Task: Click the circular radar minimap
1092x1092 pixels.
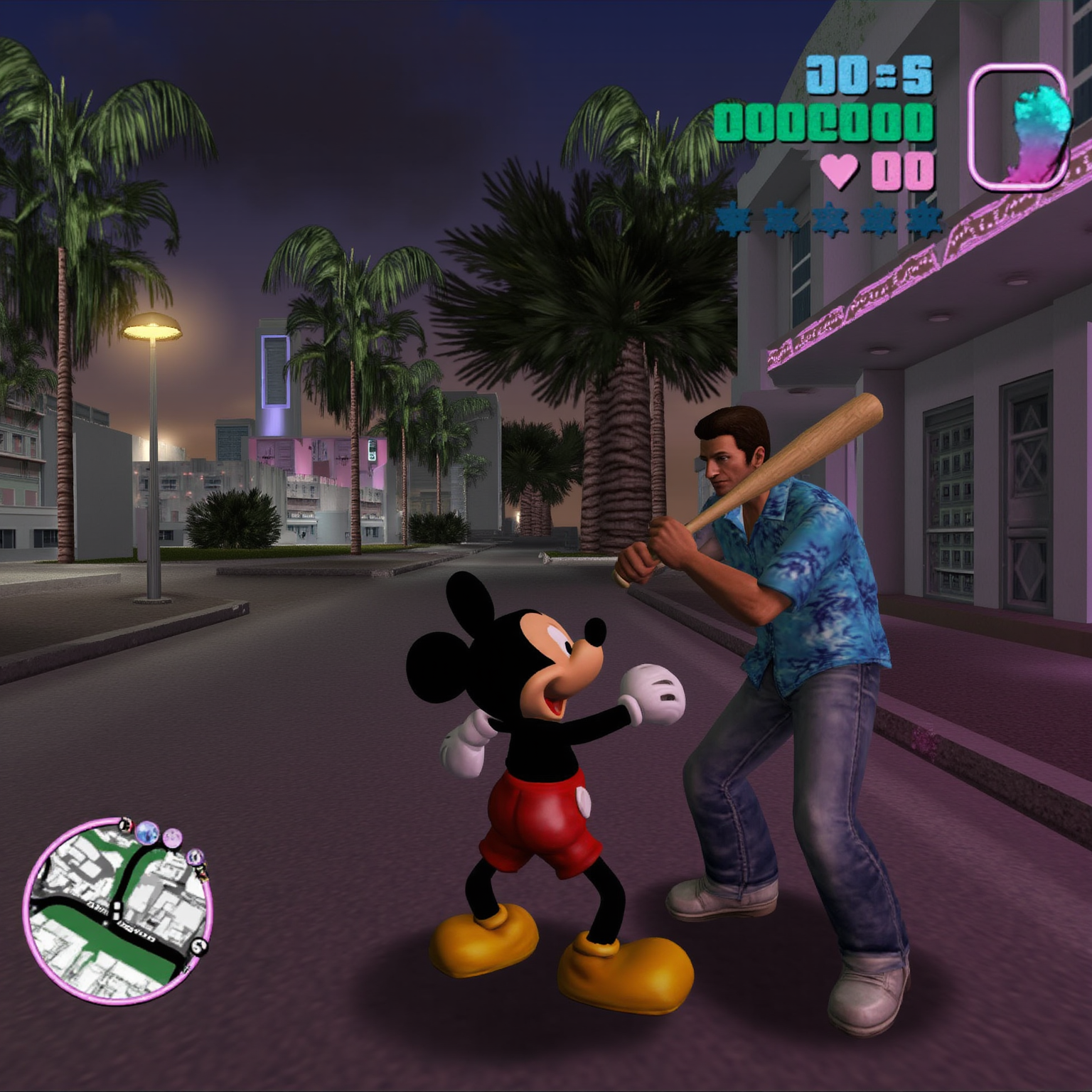Action: pyautogui.click(x=117, y=911)
